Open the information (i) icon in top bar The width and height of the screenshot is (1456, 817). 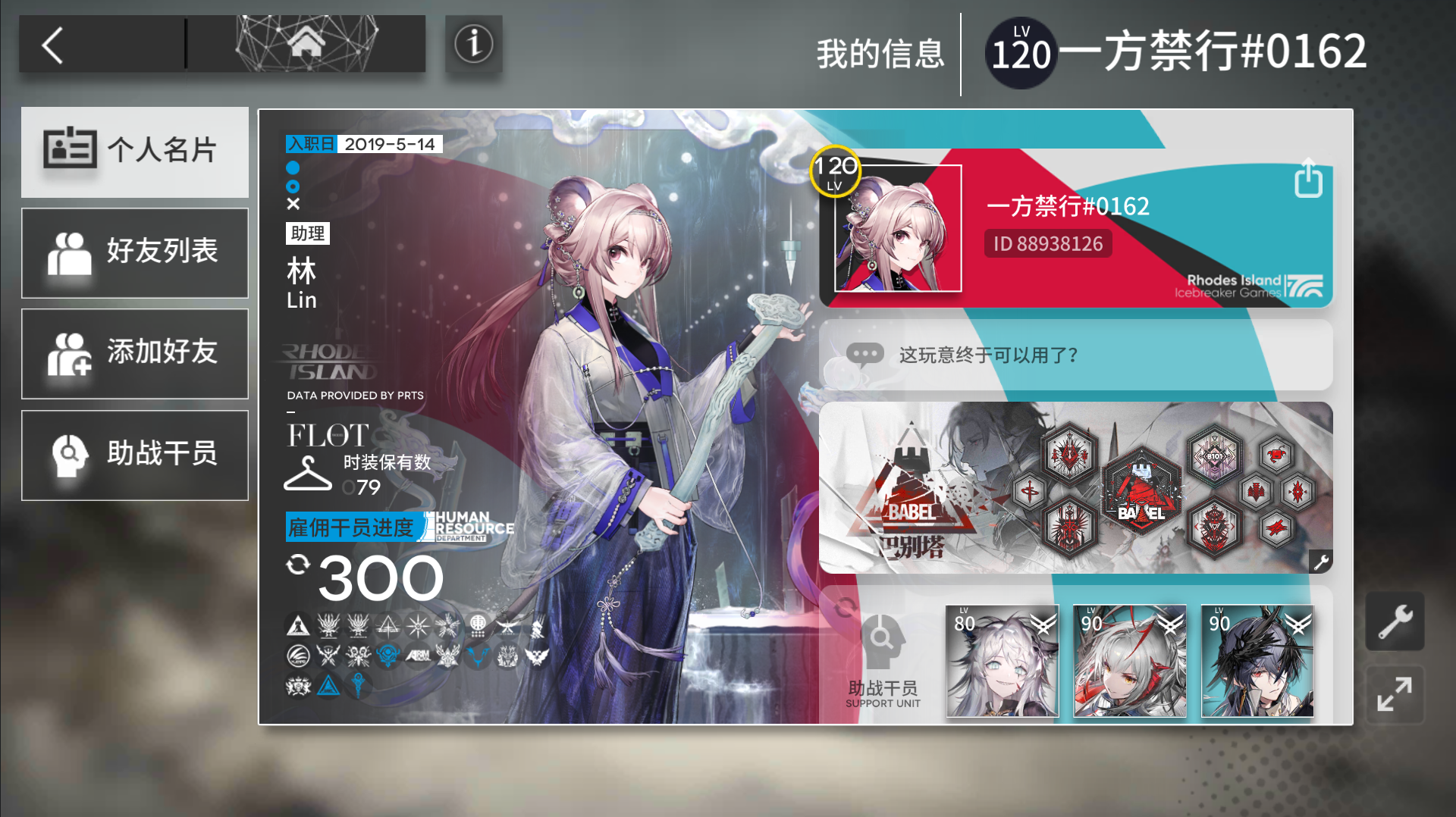472,45
